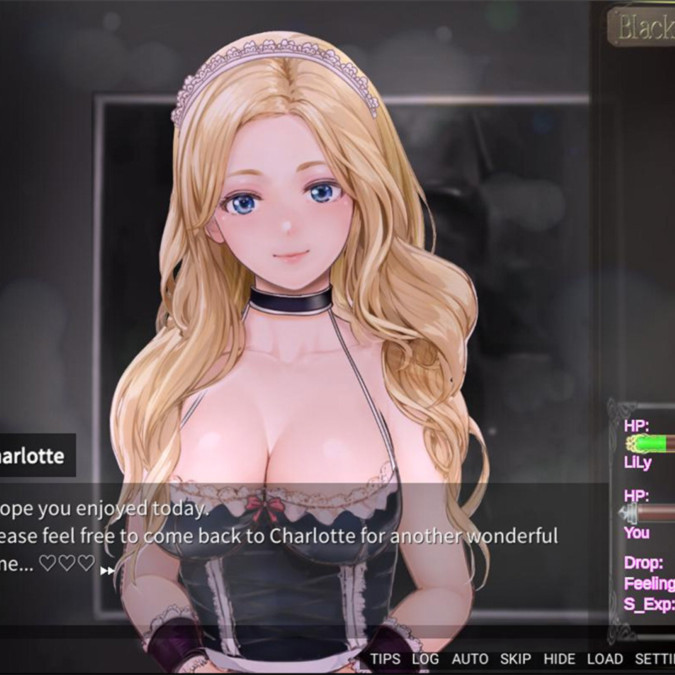Open the settings menu

[x=655, y=659]
